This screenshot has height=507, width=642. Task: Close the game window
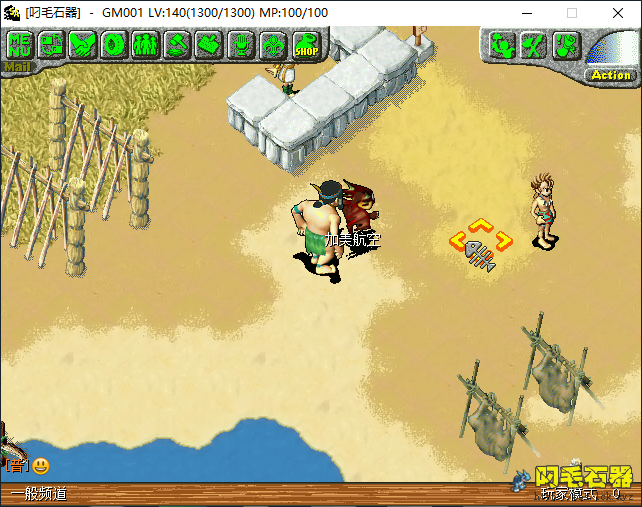[618, 13]
